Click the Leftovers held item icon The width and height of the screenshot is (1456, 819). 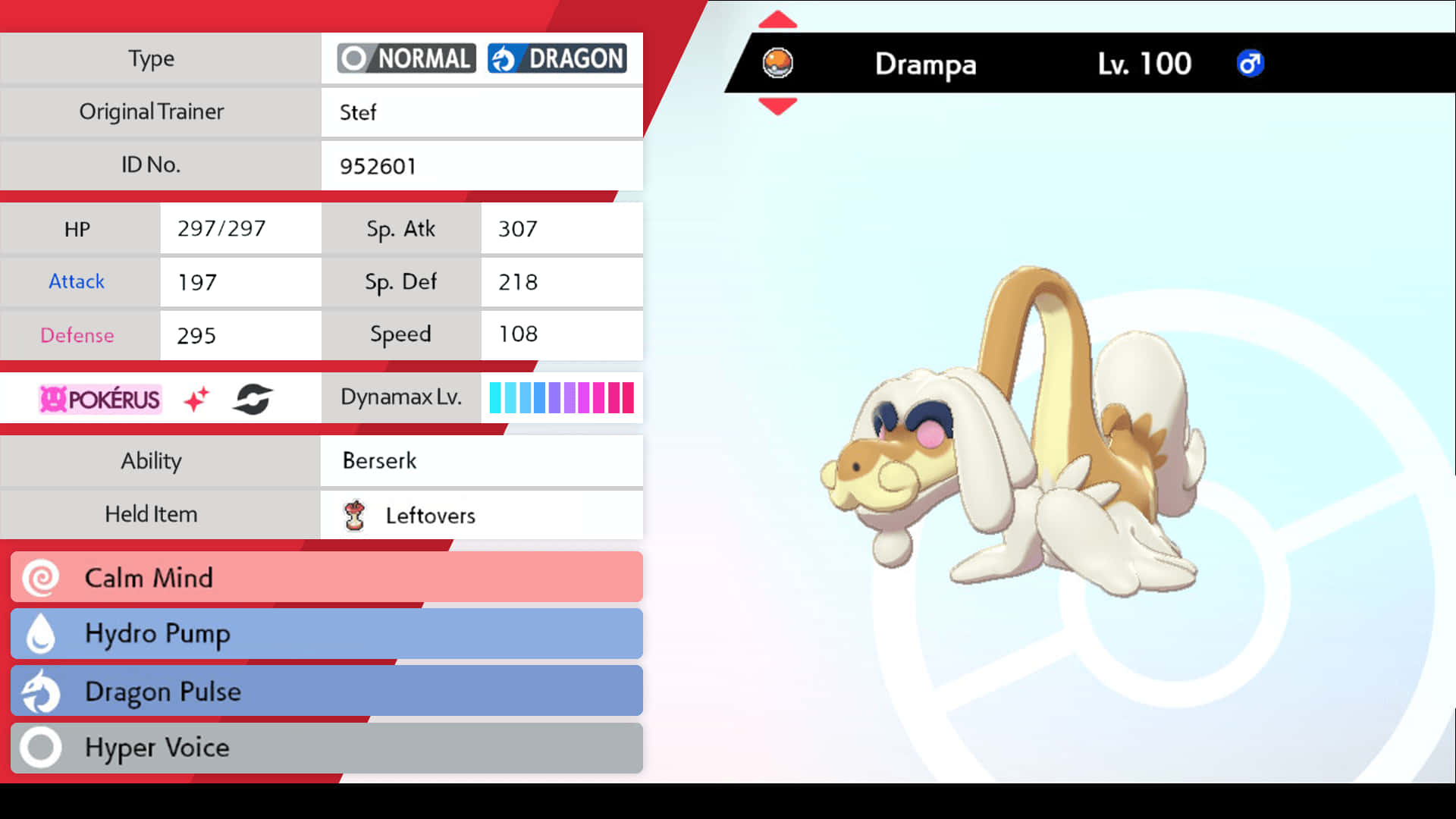[x=355, y=515]
